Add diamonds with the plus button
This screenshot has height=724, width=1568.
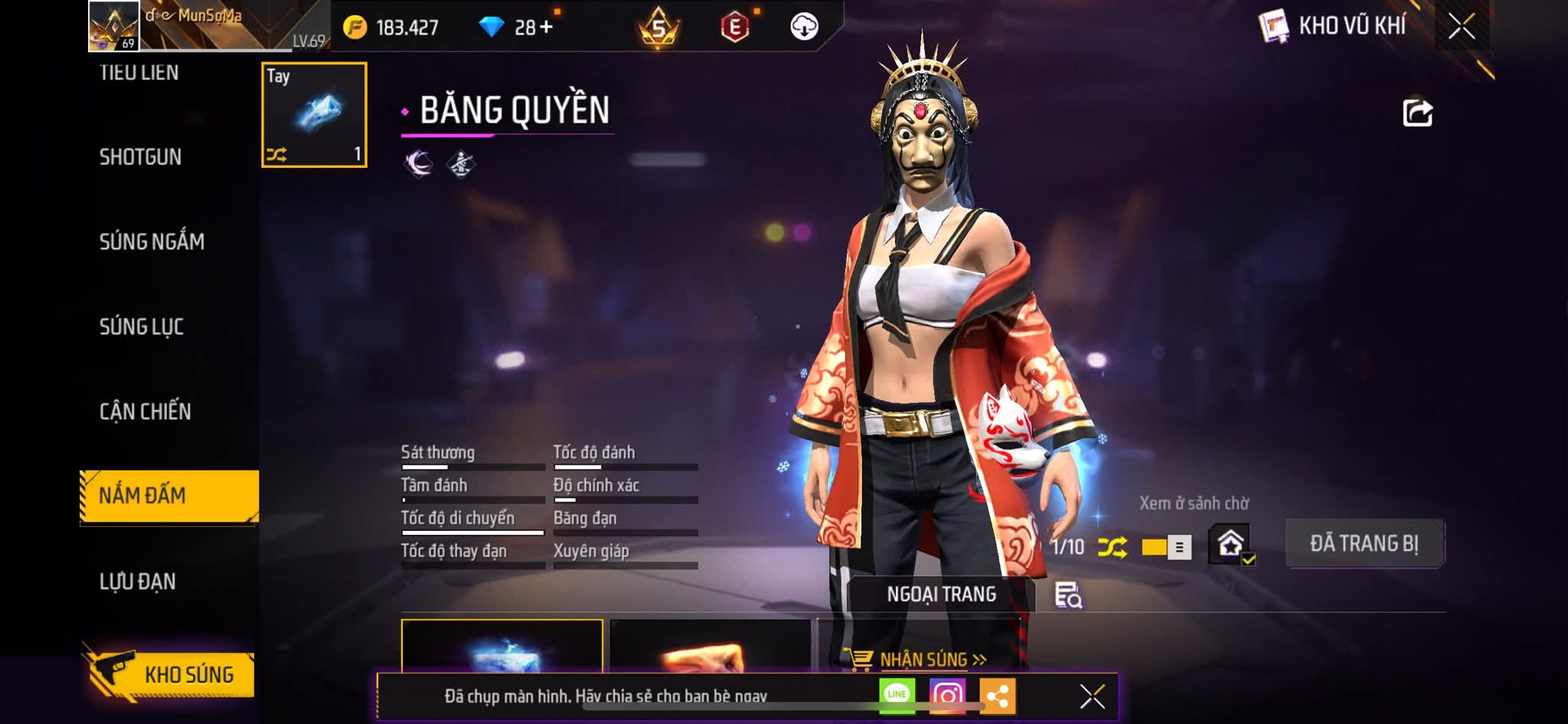[x=545, y=28]
